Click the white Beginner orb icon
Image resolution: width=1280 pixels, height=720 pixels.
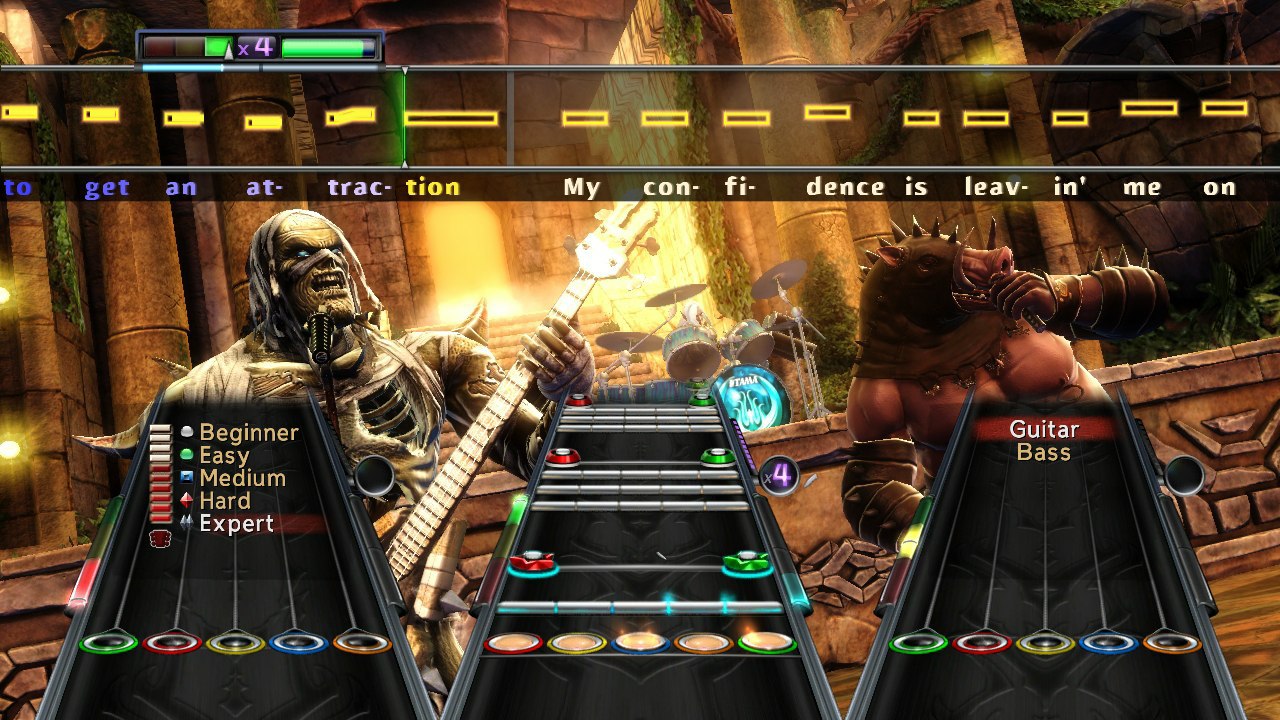point(186,433)
